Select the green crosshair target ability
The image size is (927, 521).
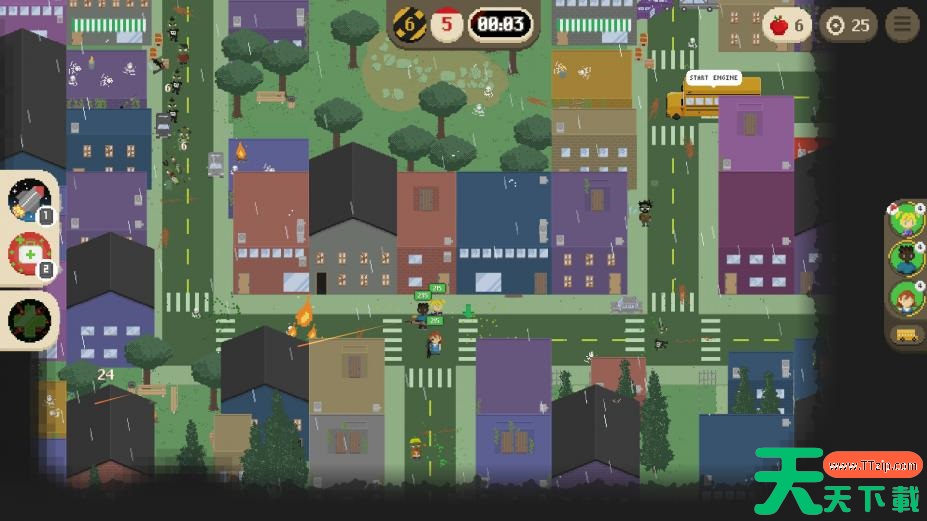(28, 320)
